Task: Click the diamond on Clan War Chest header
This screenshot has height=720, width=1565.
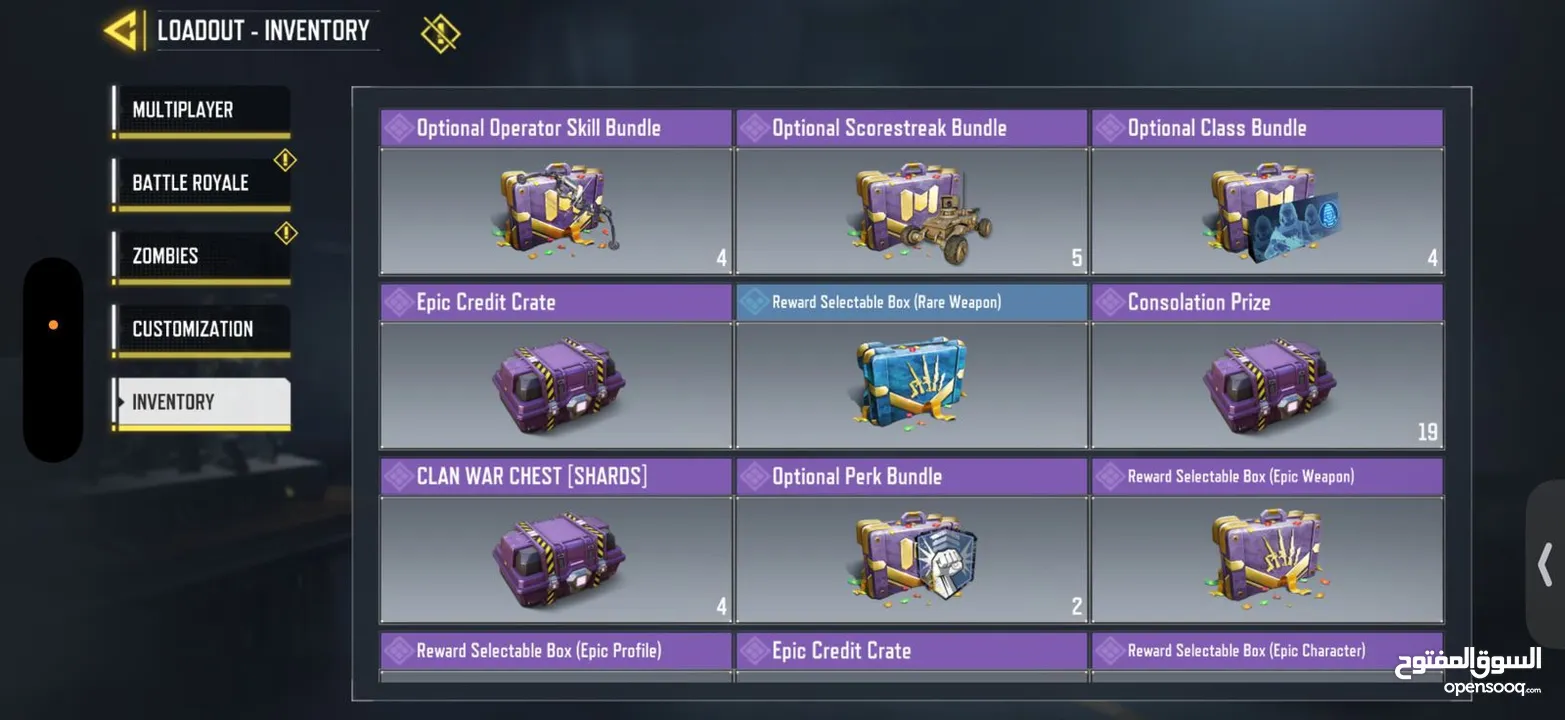Action: tap(398, 476)
